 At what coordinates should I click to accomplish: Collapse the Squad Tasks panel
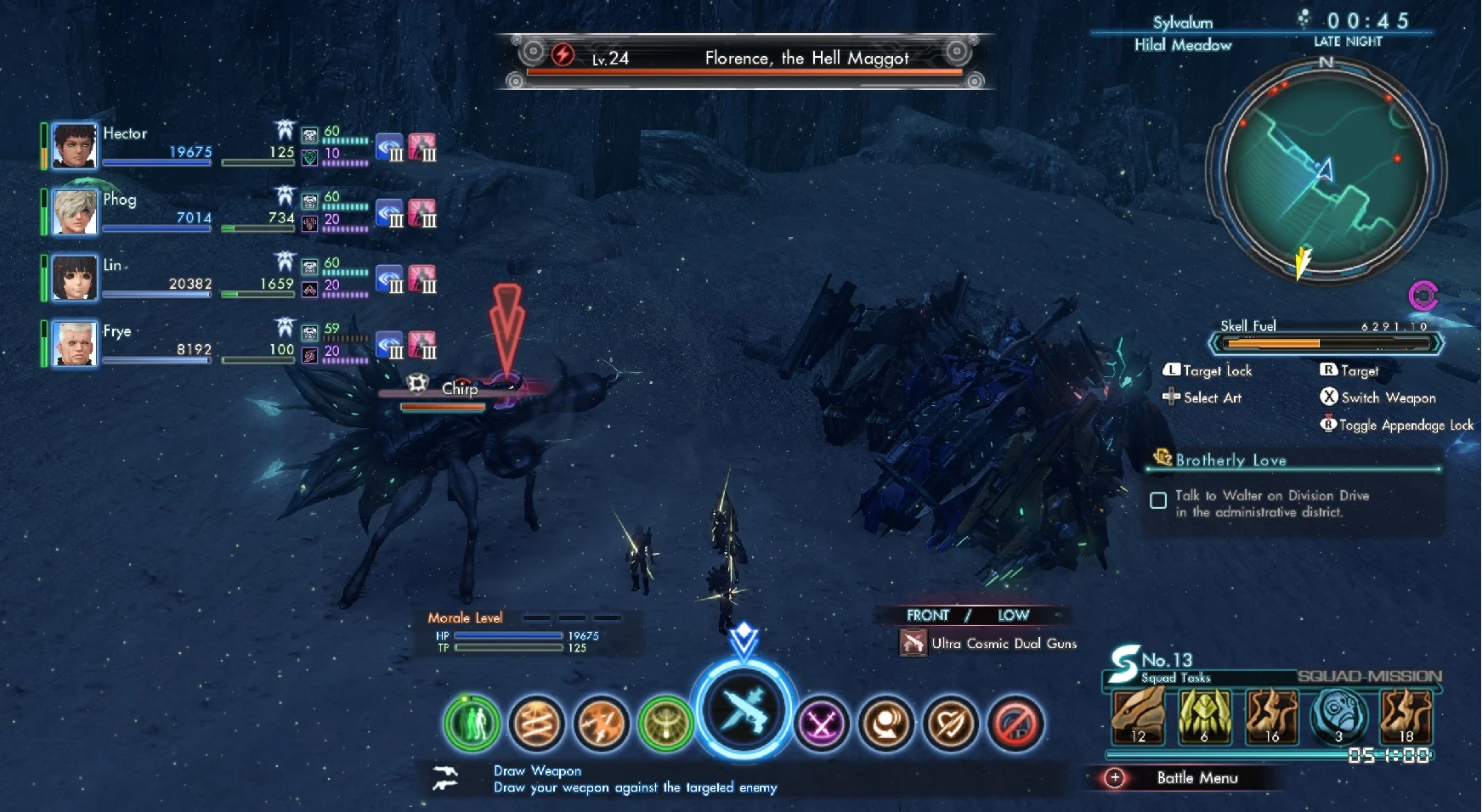(1177, 678)
